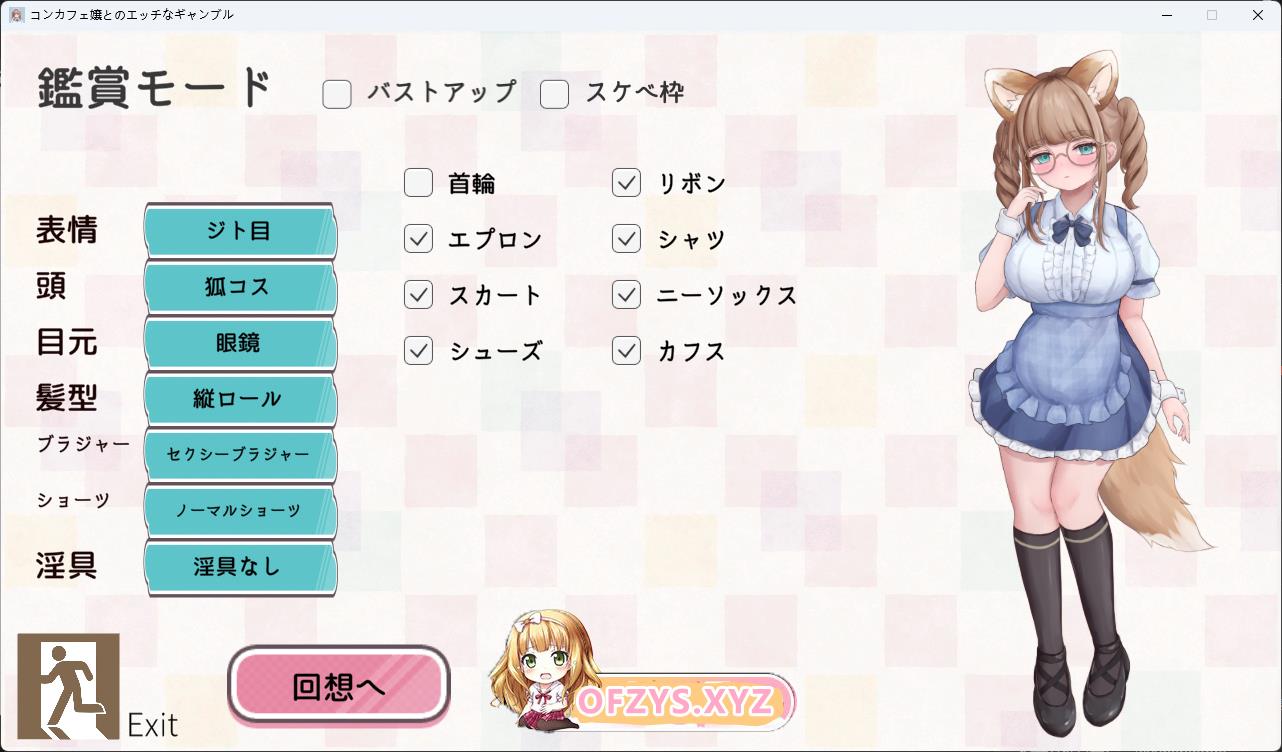This screenshot has height=752, width=1282.
Task: Uncheck the シャツ shirt checkbox
Action: pos(627,239)
